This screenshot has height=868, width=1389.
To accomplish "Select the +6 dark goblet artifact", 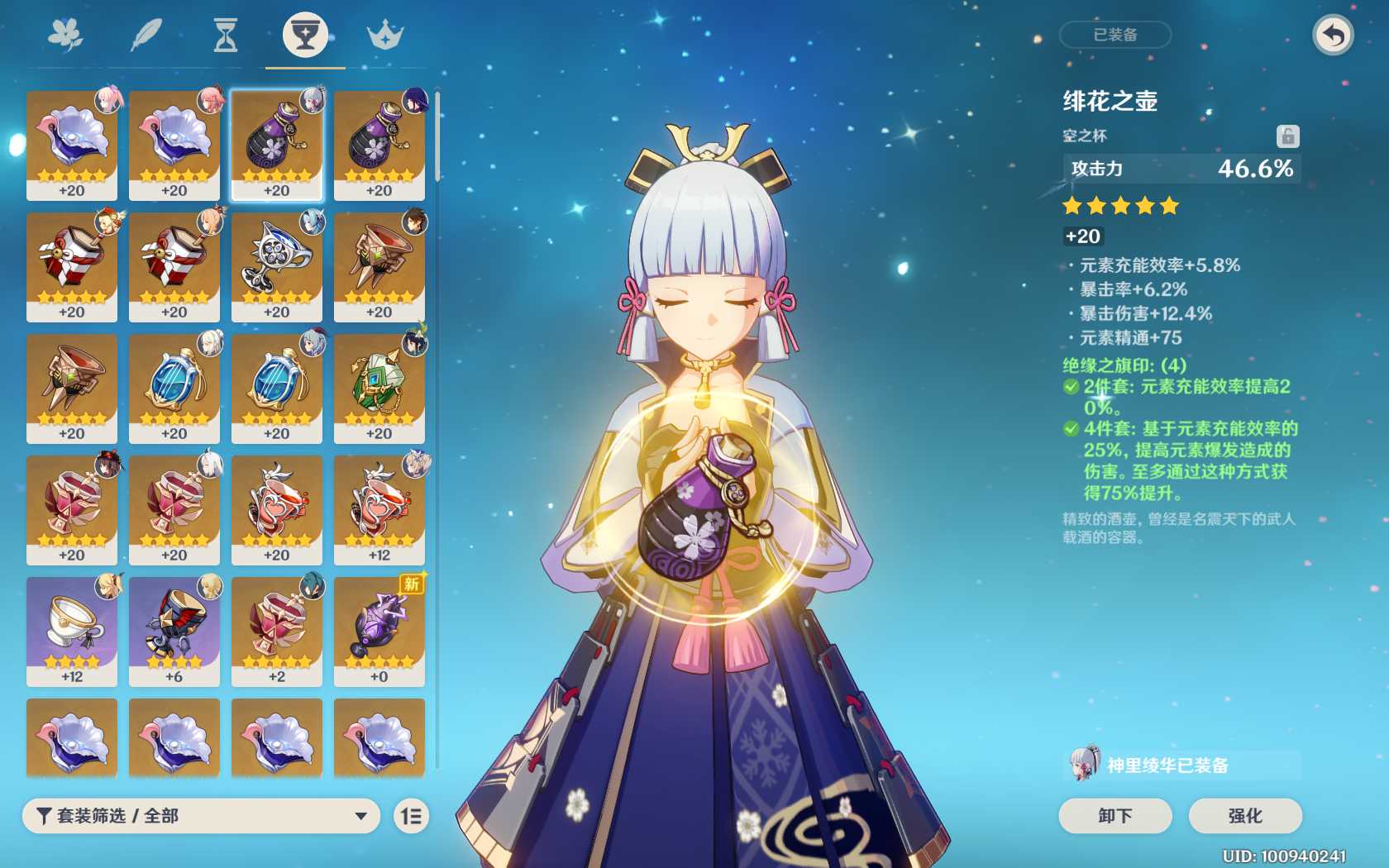I will tap(174, 631).
